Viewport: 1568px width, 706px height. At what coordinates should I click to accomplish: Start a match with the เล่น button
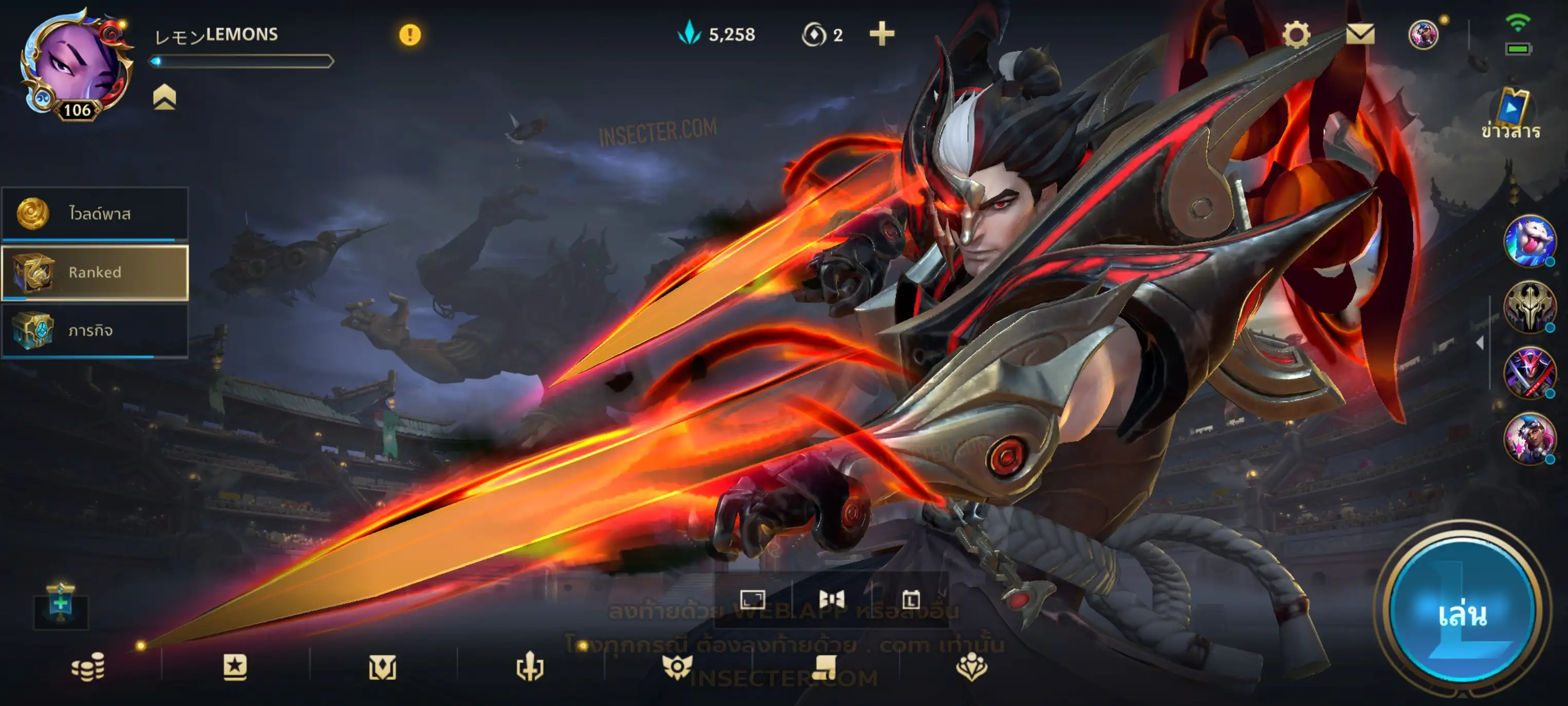(1462, 614)
